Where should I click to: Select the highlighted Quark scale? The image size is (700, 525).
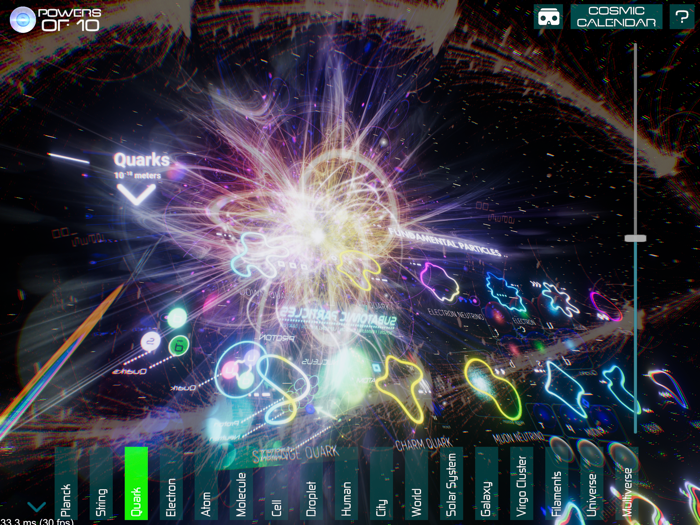tap(136, 484)
